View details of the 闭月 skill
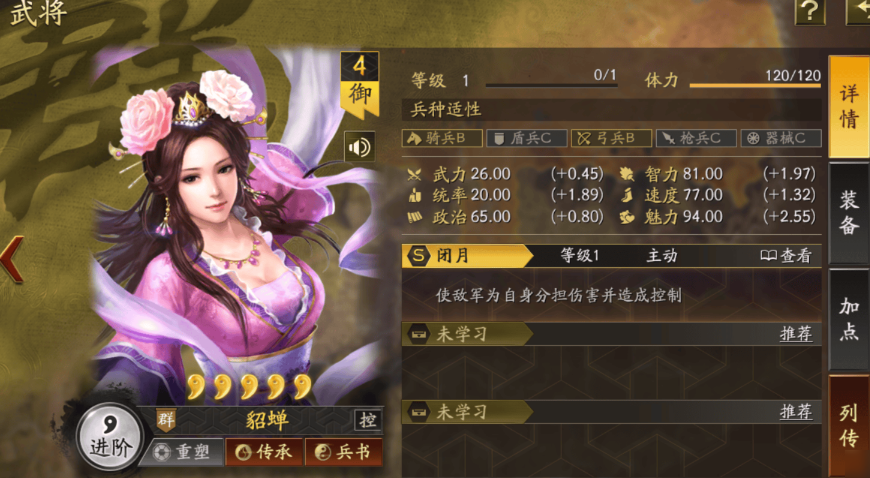This screenshot has height=478, width=870. [x=785, y=255]
